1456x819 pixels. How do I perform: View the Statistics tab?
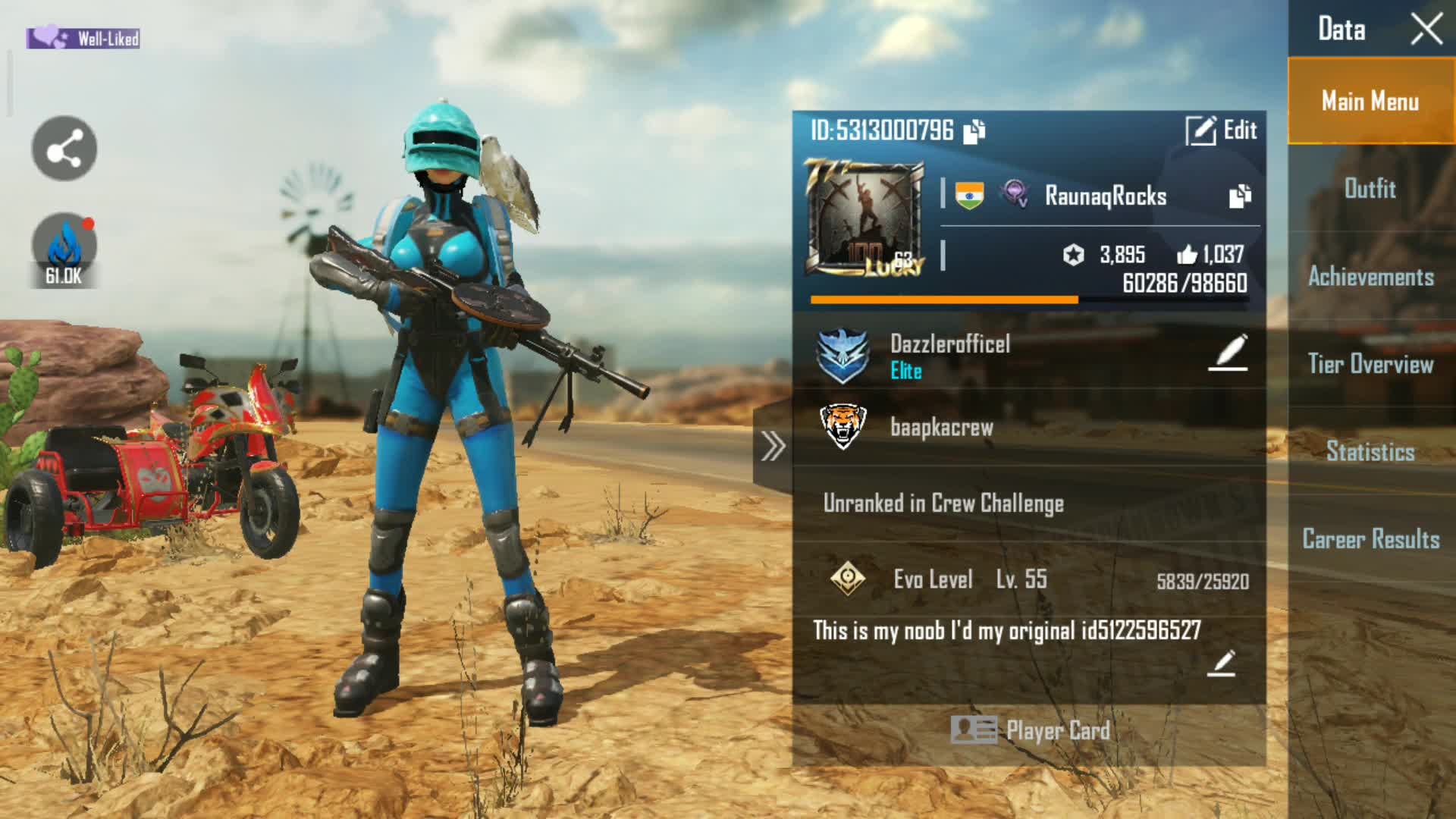click(x=1370, y=452)
